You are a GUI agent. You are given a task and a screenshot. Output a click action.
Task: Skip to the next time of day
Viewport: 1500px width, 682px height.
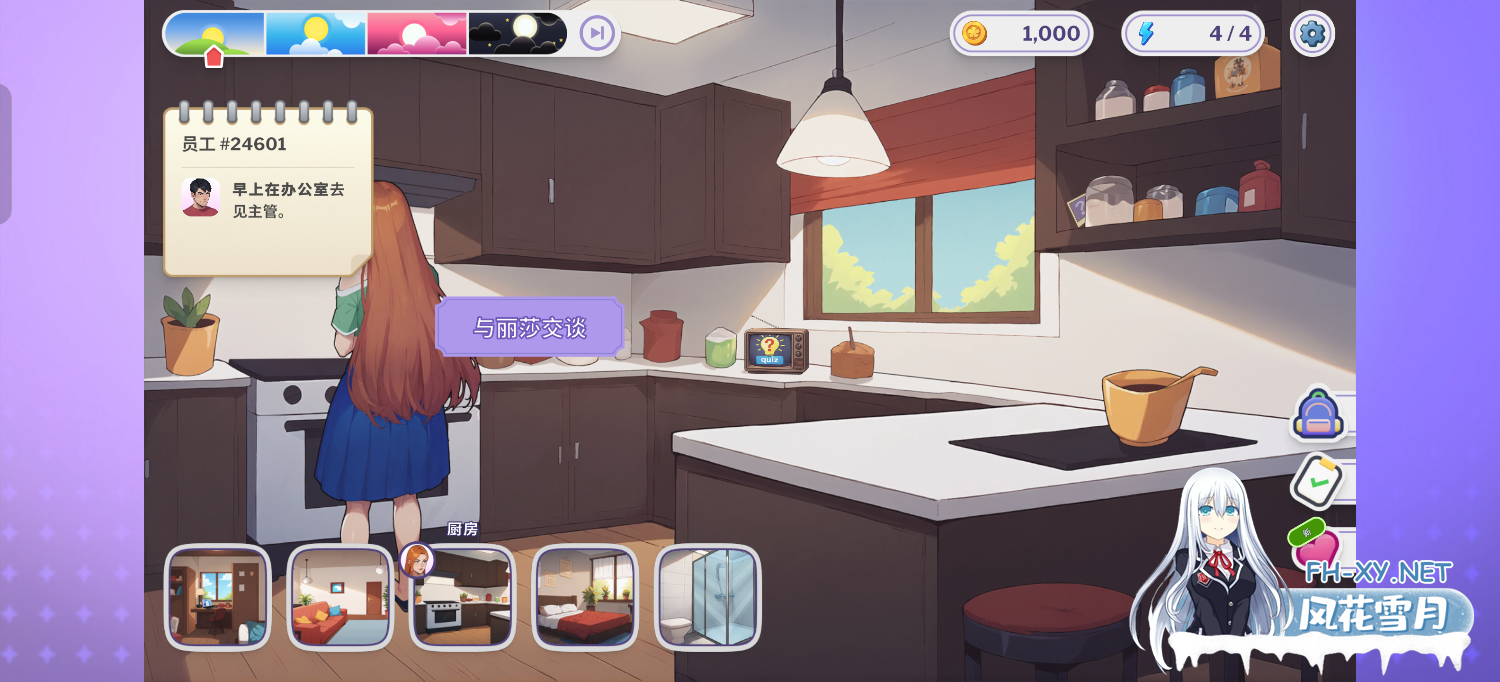597,33
